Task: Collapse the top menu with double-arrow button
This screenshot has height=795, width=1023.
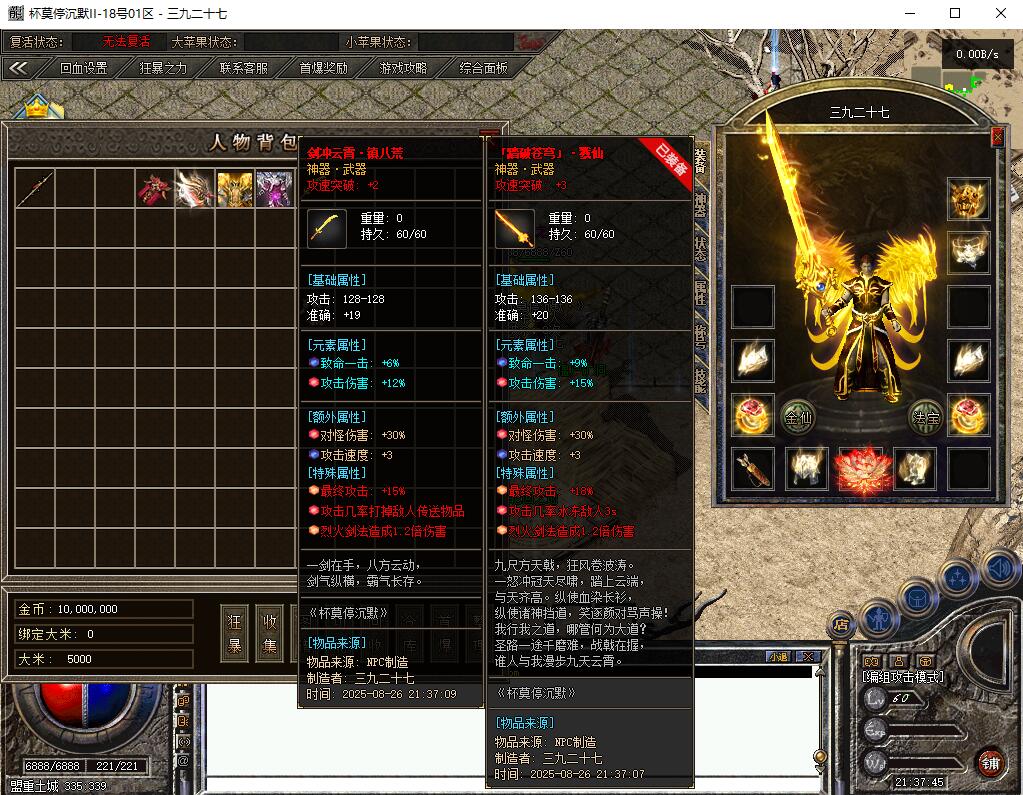Action: coord(19,68)
